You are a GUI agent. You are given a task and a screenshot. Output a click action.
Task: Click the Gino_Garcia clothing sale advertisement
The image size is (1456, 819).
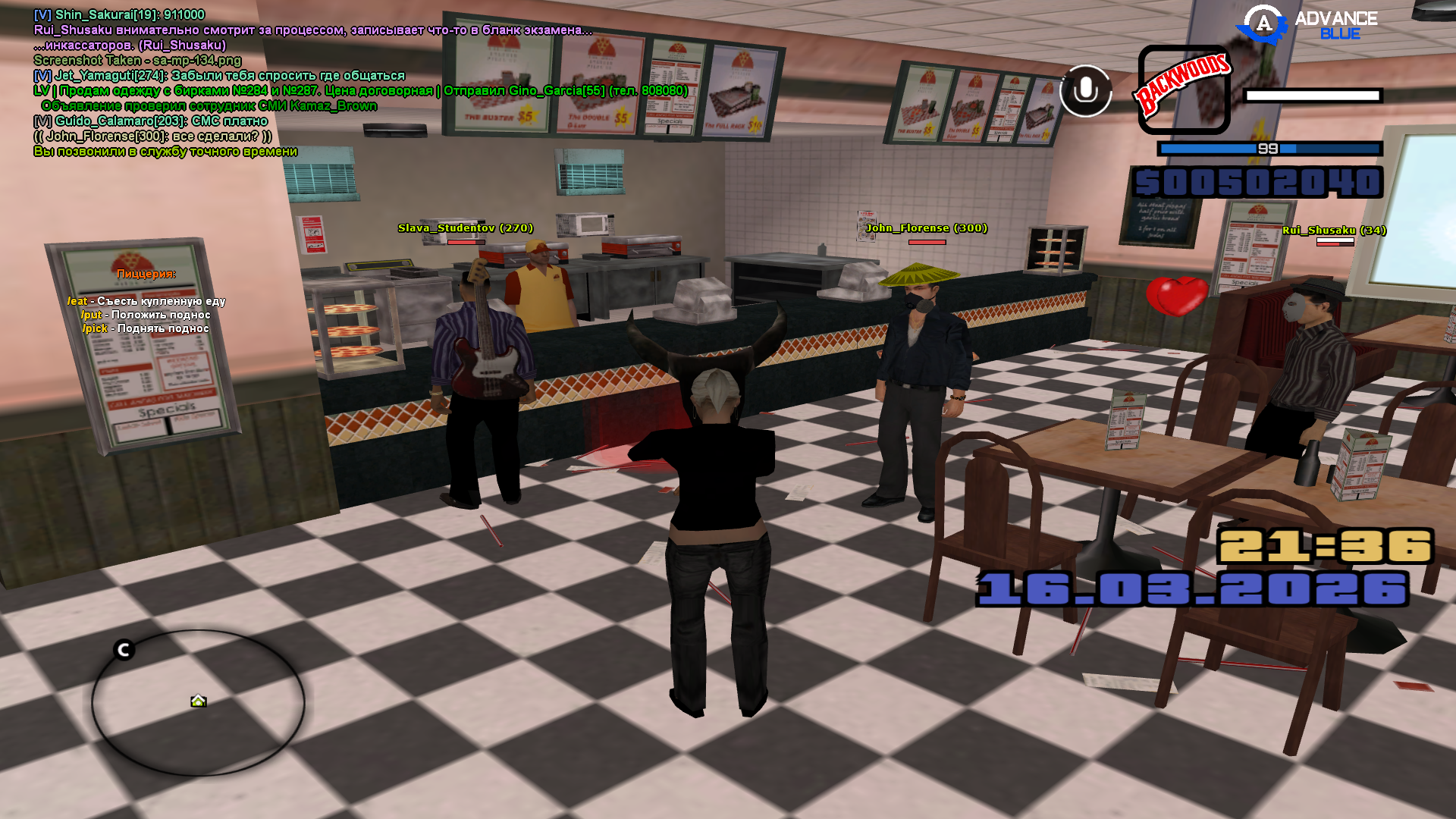pos(361,91)
